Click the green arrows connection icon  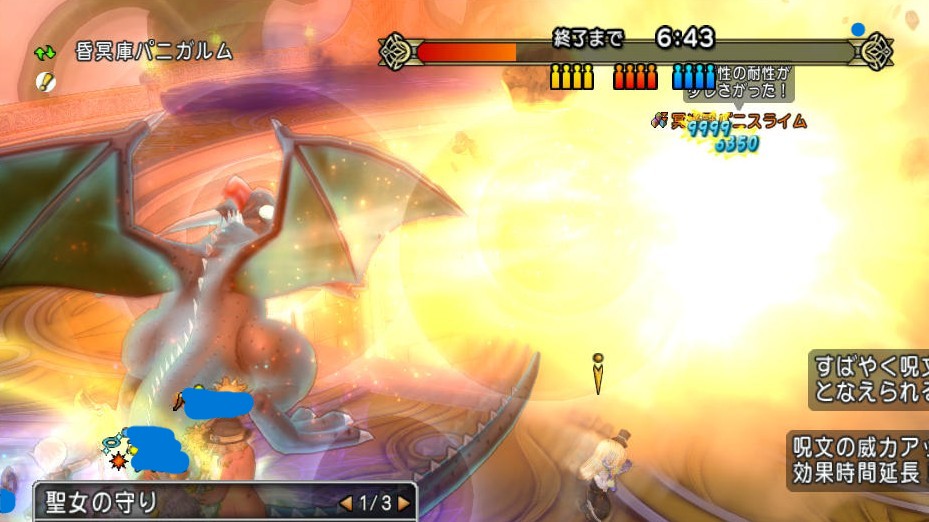(45, 52)
